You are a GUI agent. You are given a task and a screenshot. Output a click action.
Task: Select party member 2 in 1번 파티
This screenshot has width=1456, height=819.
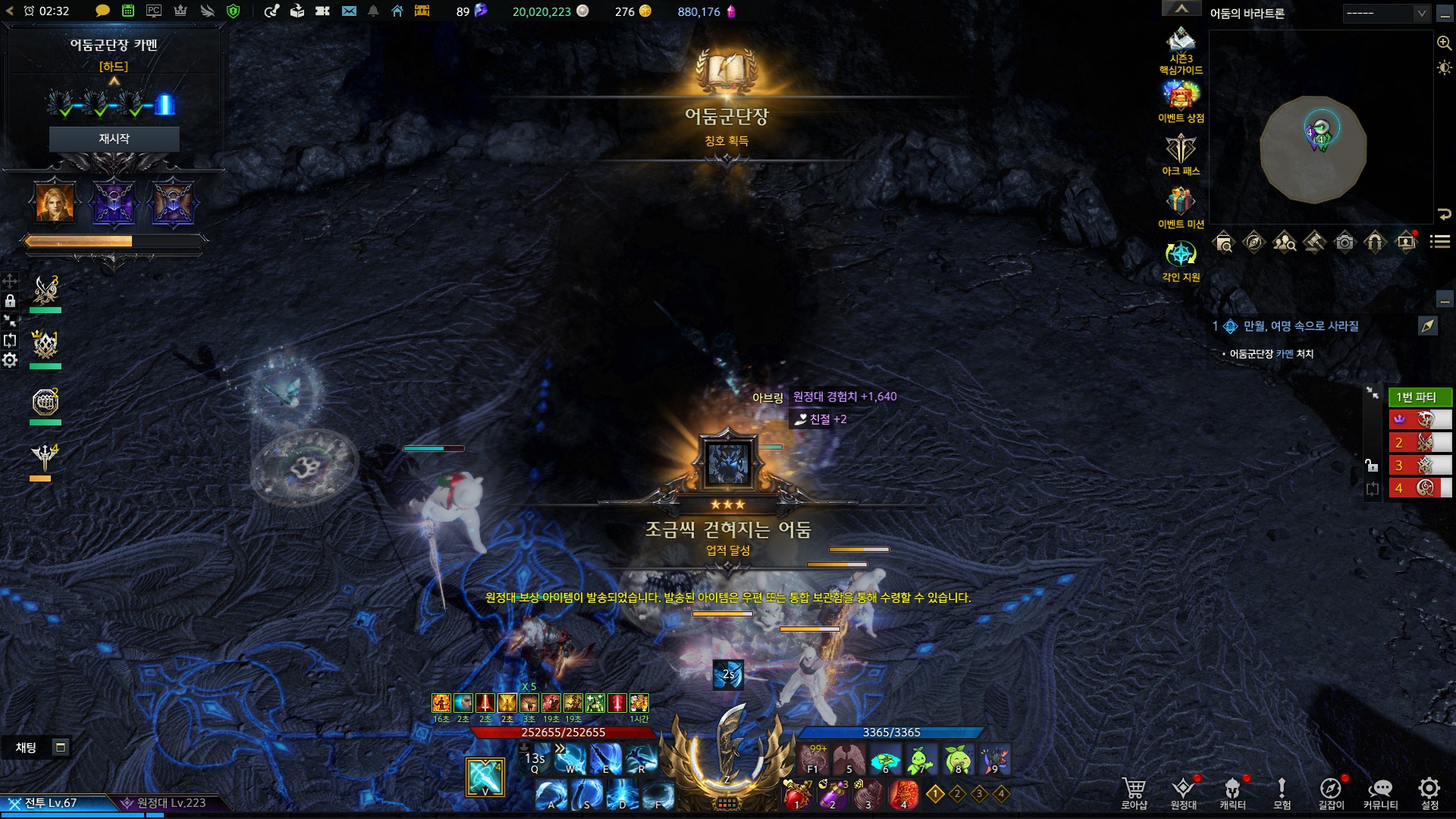click(x=1420, y=442)
